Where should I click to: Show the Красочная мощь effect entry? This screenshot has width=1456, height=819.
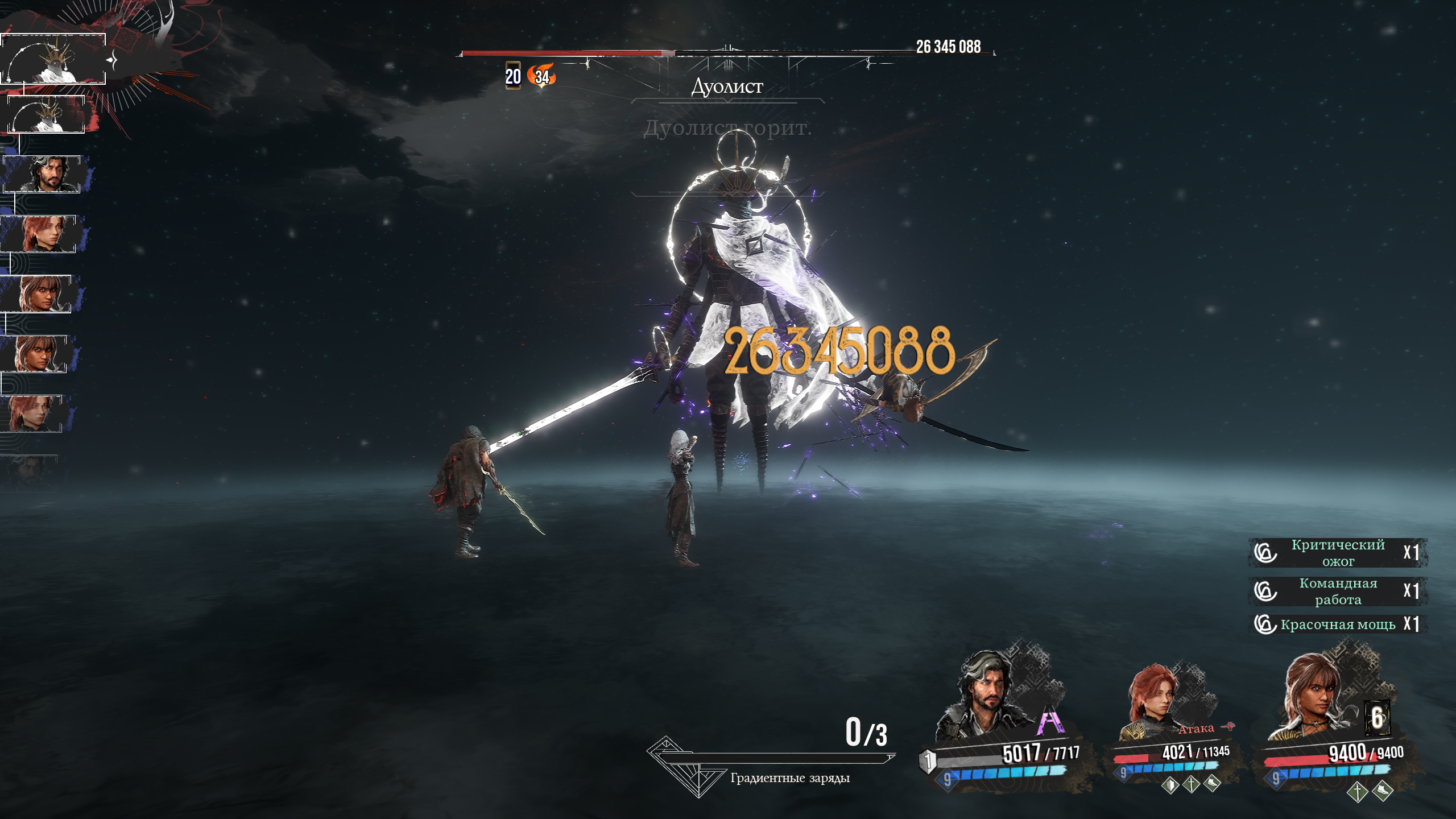1338,624
